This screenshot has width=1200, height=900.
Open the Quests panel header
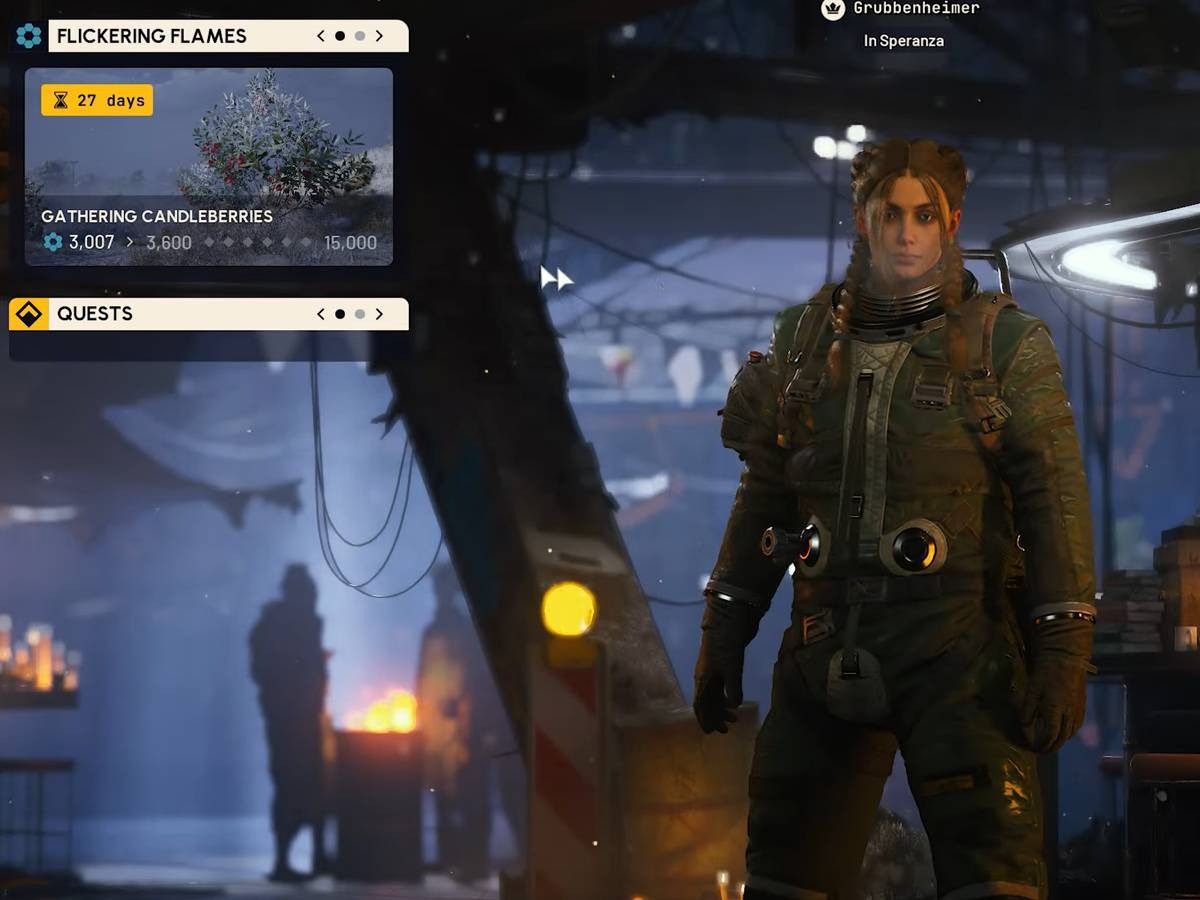[x=95, y=314]
